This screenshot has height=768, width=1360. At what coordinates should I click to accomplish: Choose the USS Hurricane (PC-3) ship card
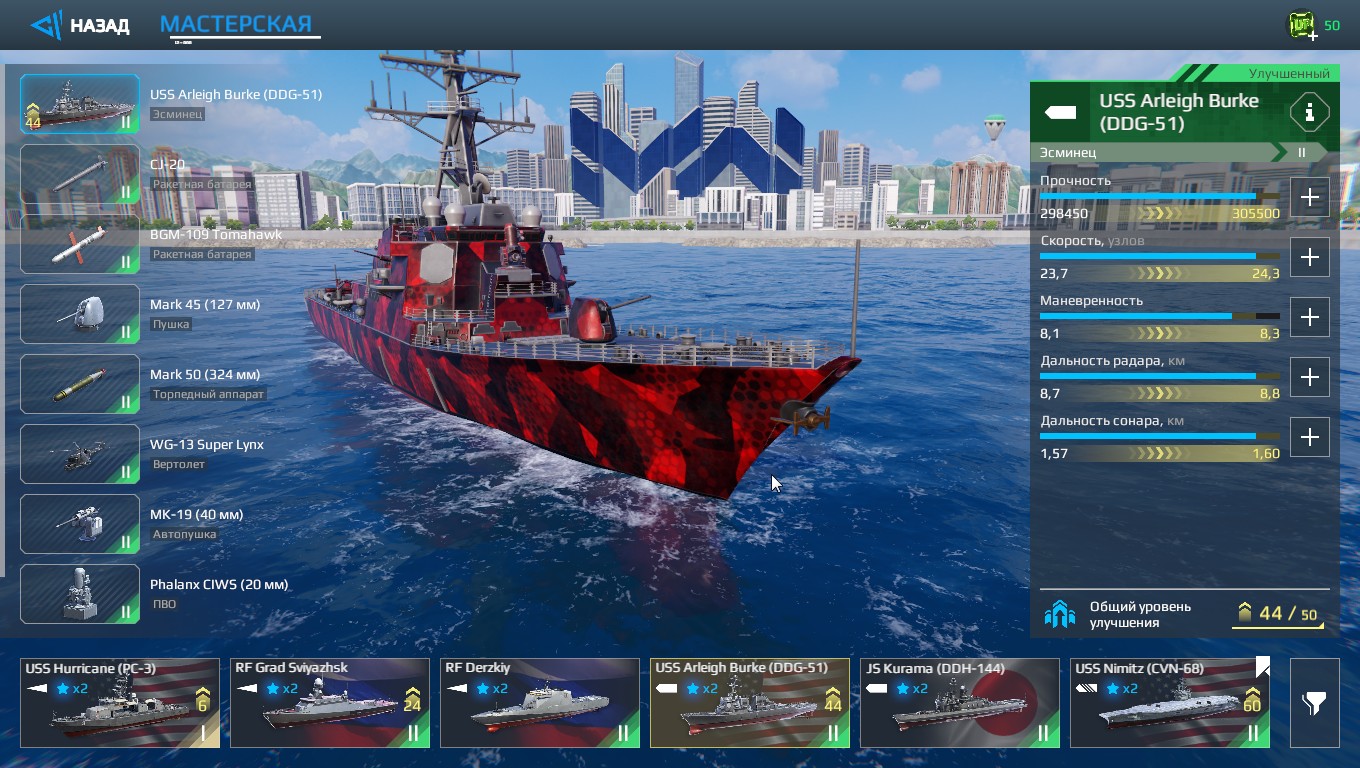(120, 703)
